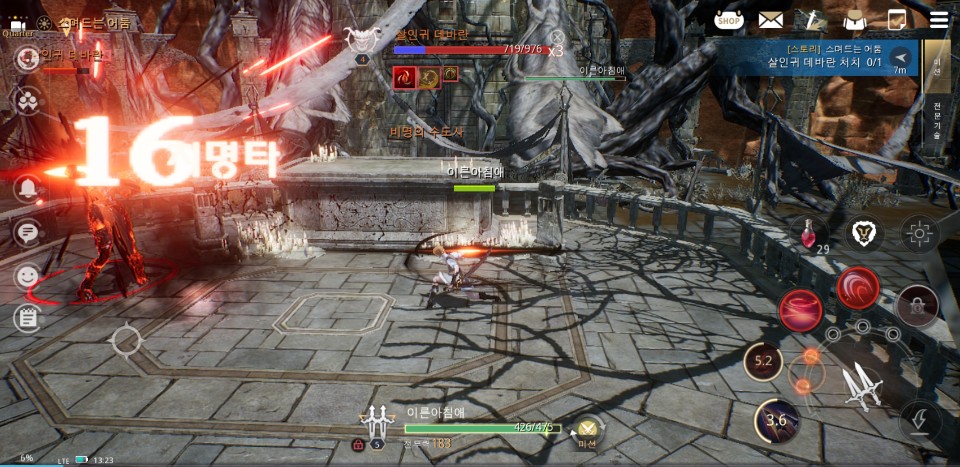Cast the red whirlwind skill

pyautogui.click(x=858, y=287)
